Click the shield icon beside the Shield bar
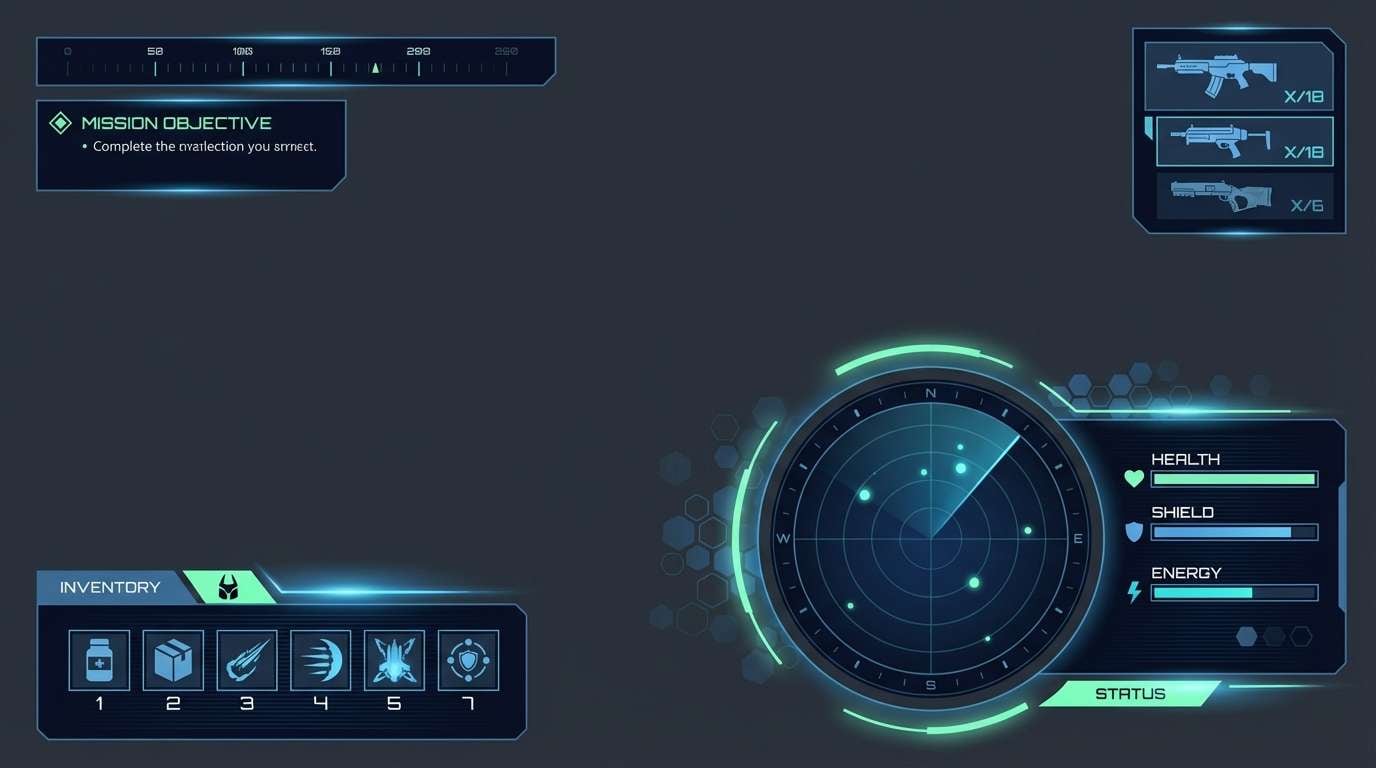 (x=1133, y=532)
